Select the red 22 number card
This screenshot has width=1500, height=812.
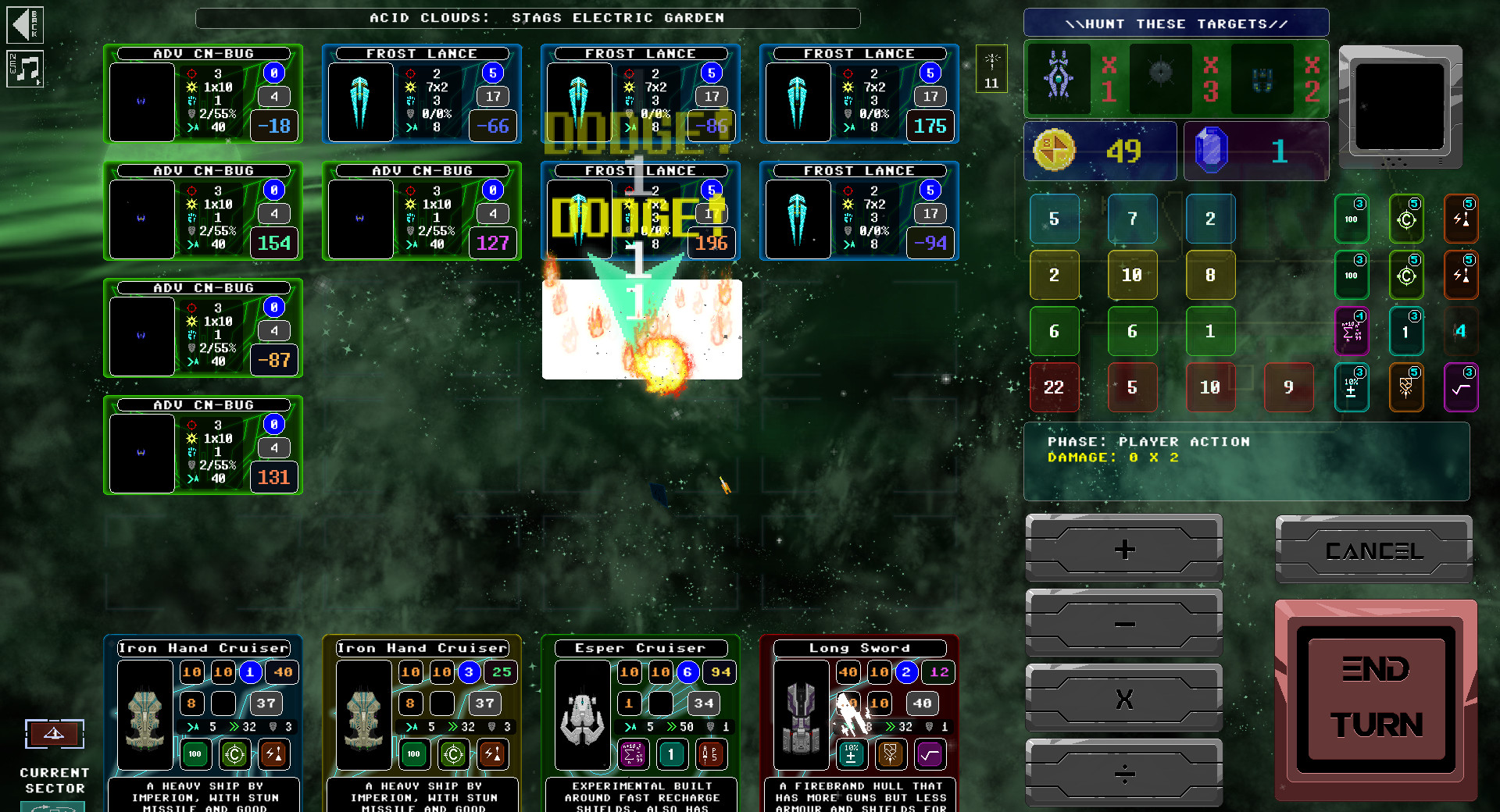1055,387
